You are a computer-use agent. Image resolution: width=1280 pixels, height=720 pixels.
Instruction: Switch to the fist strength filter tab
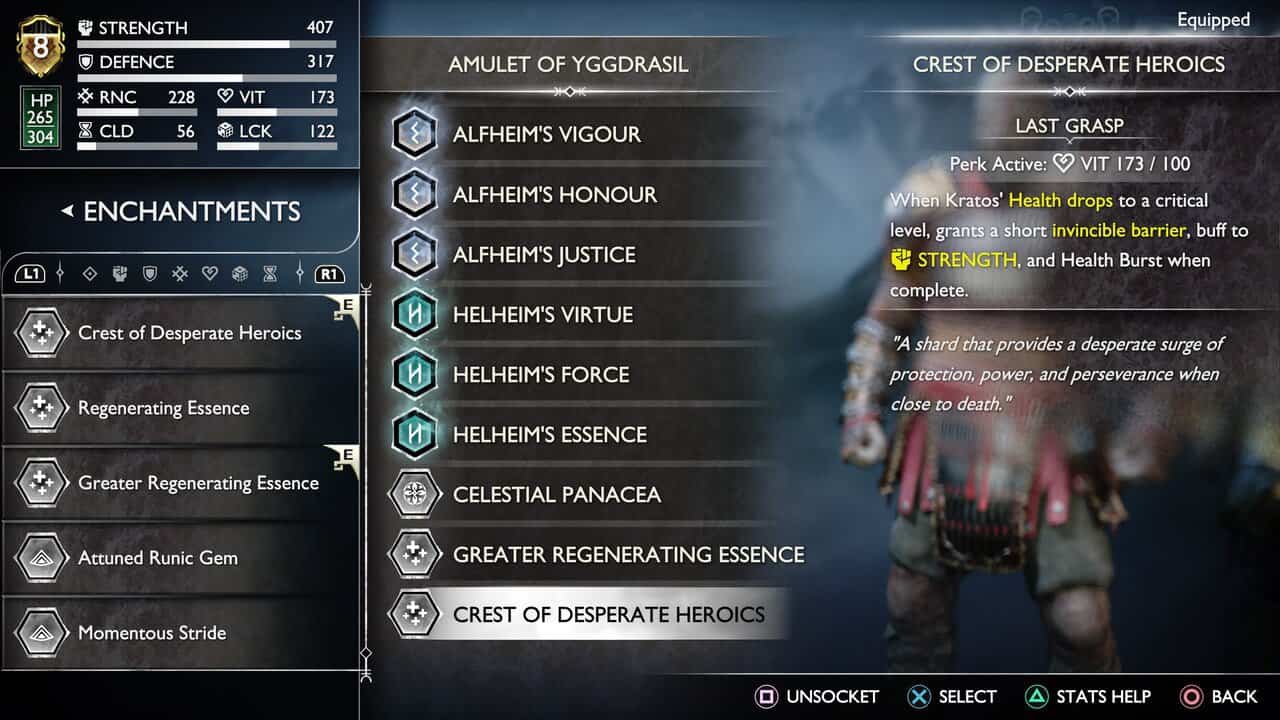120,274
